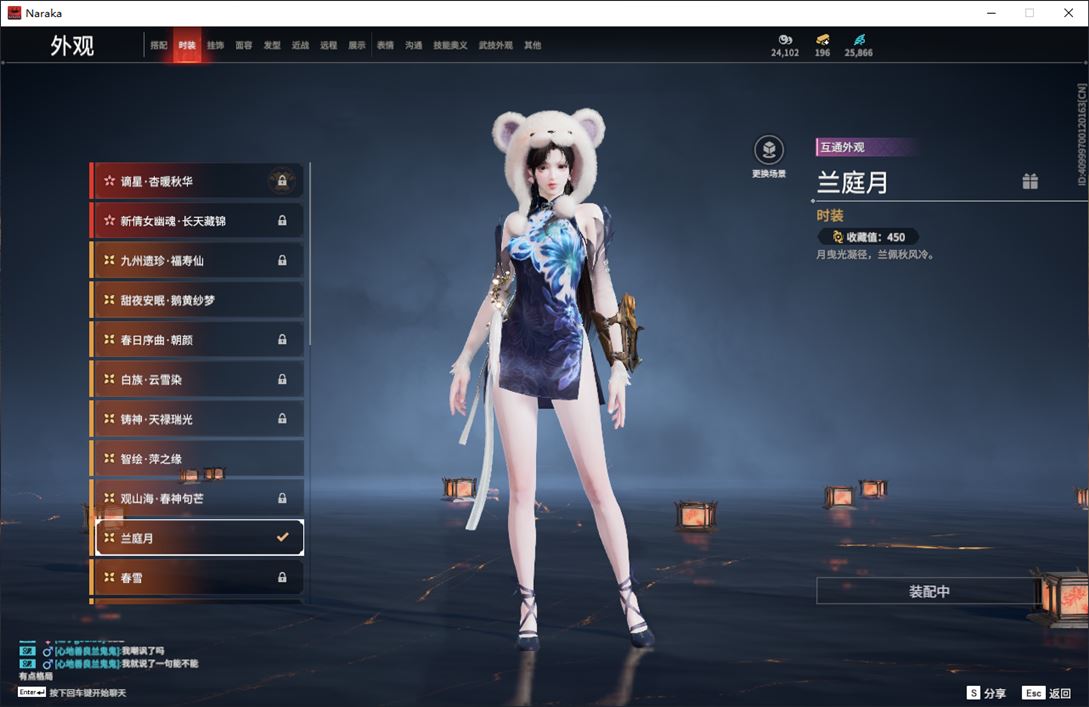The image size is (1089, 707).
Task: Open the 挂饰 tab
Action: (215, 46)
